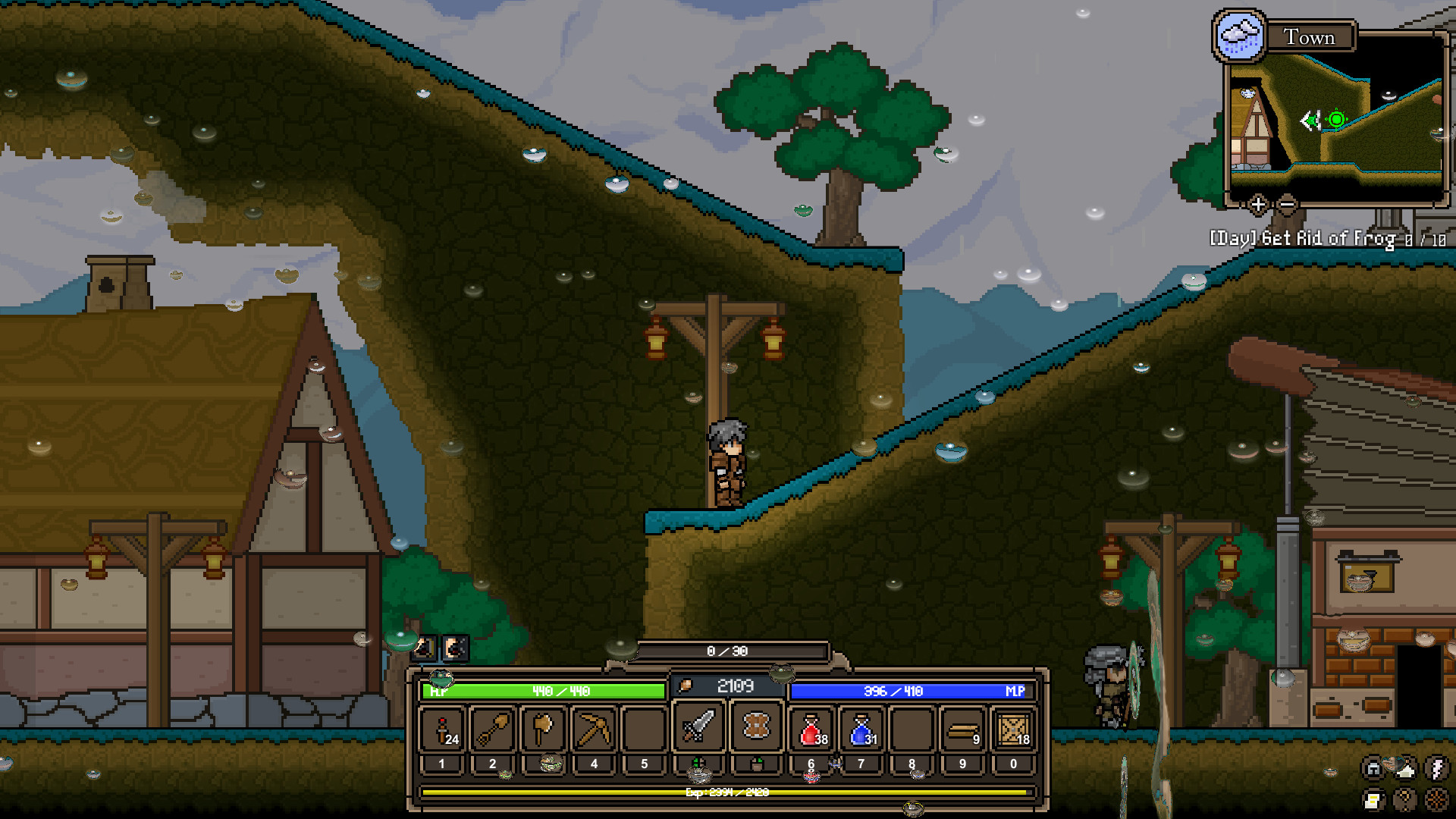Use the blue mana potion in slot 7
This screenshot has width=1456, height=819.
(x=861, y=729)
